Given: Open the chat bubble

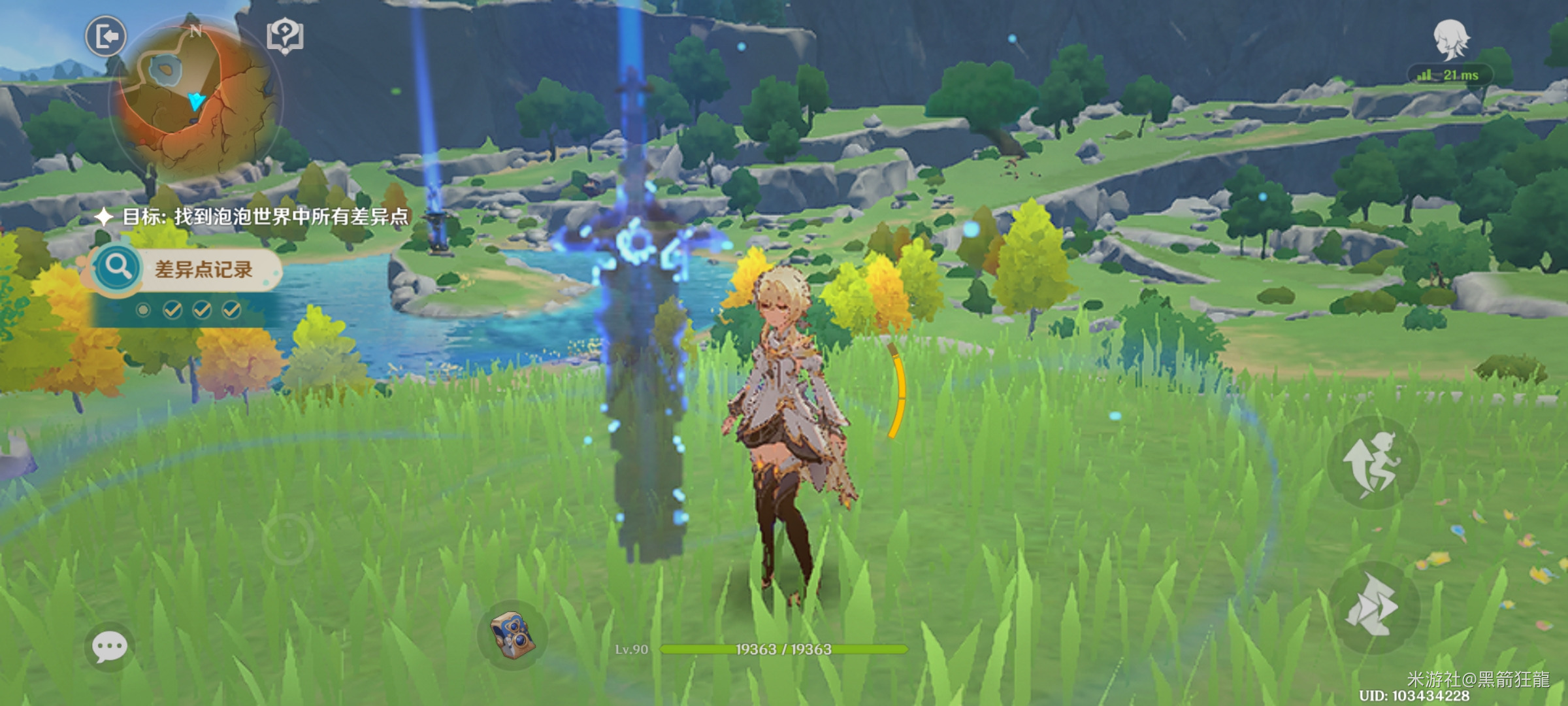Looking at the screenshot, I should [109, 647].
